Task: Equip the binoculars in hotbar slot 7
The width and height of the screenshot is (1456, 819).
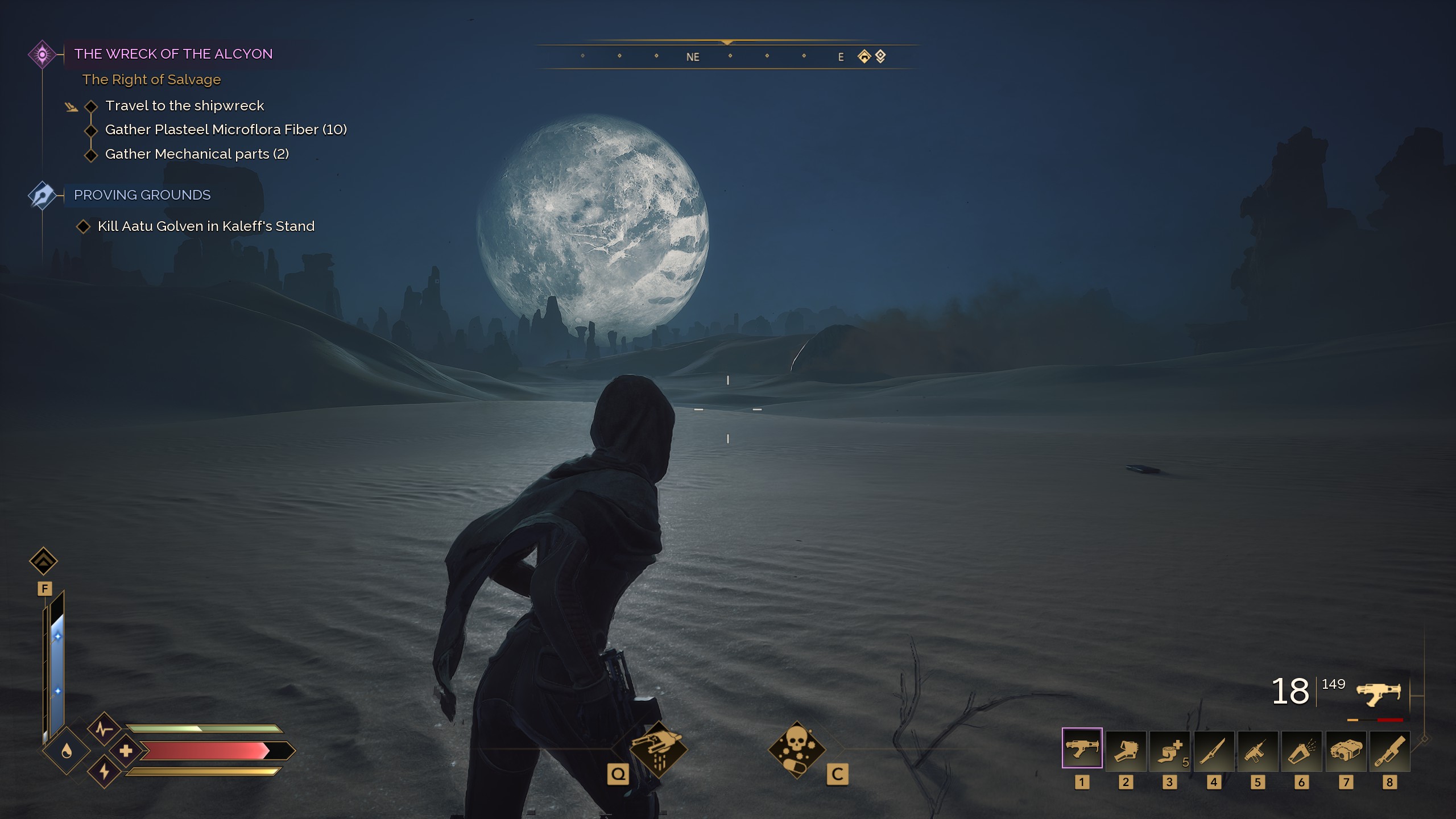Action: [1346, 750]
